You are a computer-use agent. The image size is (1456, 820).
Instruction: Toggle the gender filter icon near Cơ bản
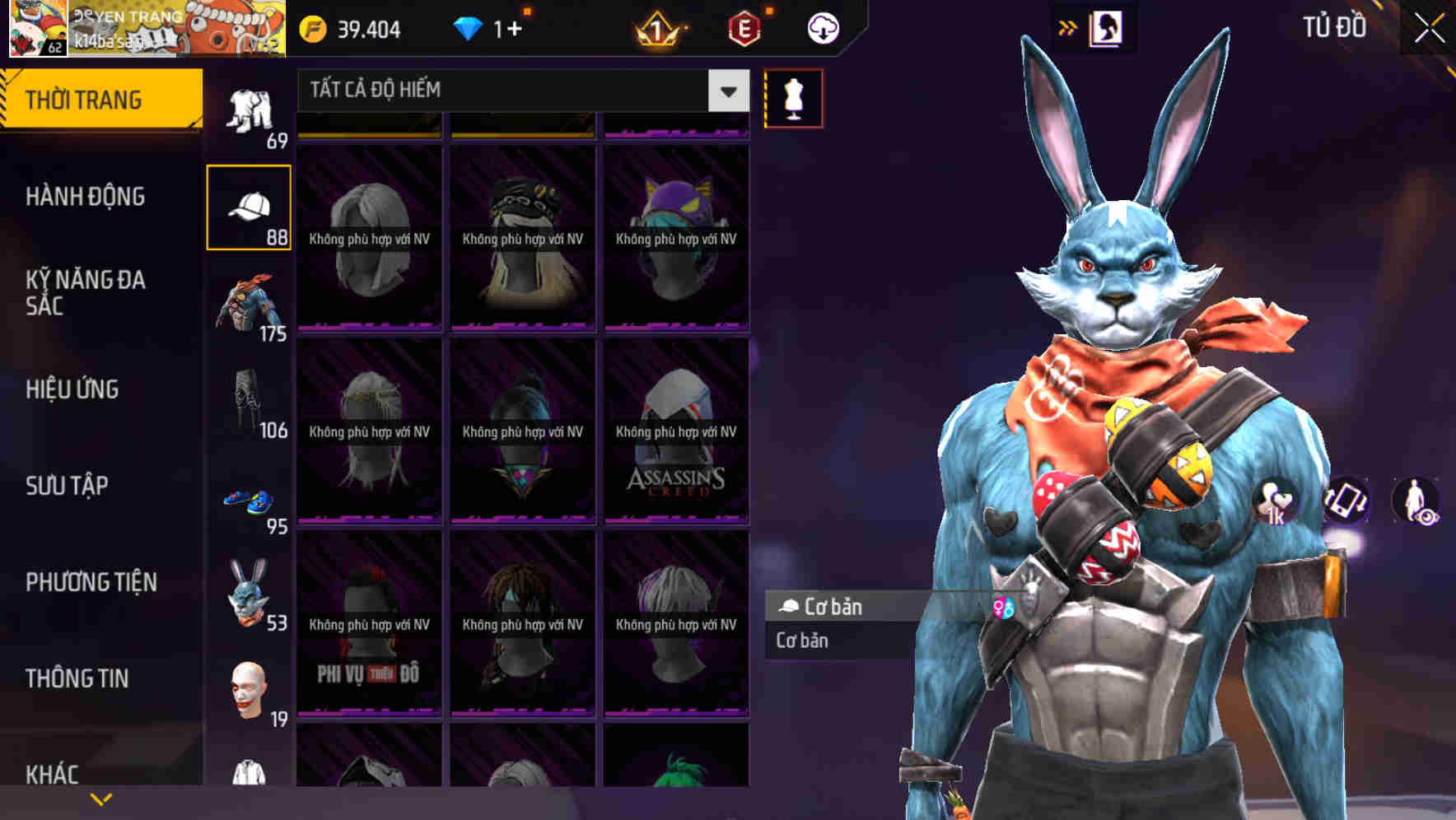pyautogui.click(x=1004, y=607)
